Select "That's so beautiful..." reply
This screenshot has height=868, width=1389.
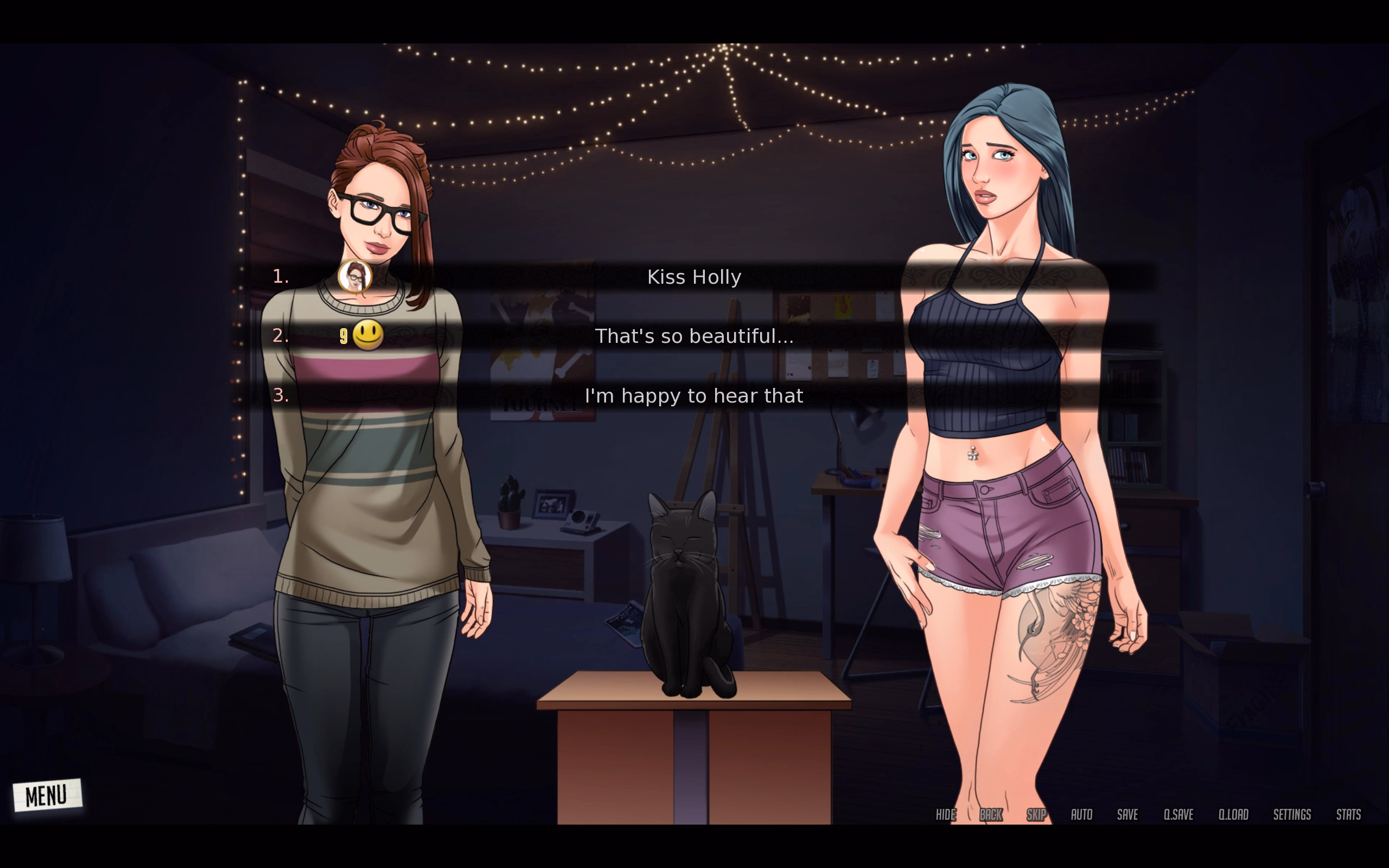[694, 336]
